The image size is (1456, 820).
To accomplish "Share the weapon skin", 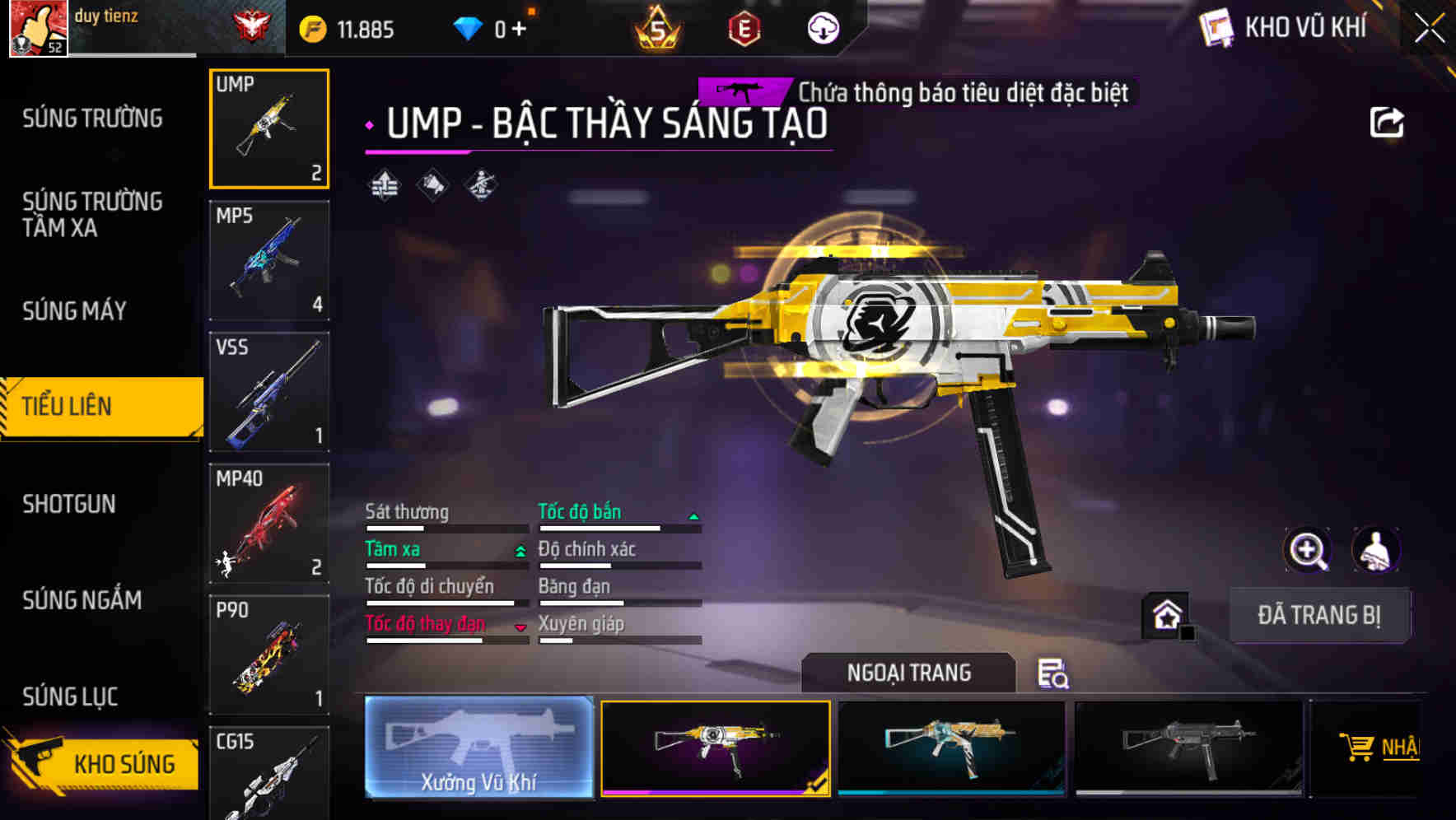I will (x=1387, y=123).
